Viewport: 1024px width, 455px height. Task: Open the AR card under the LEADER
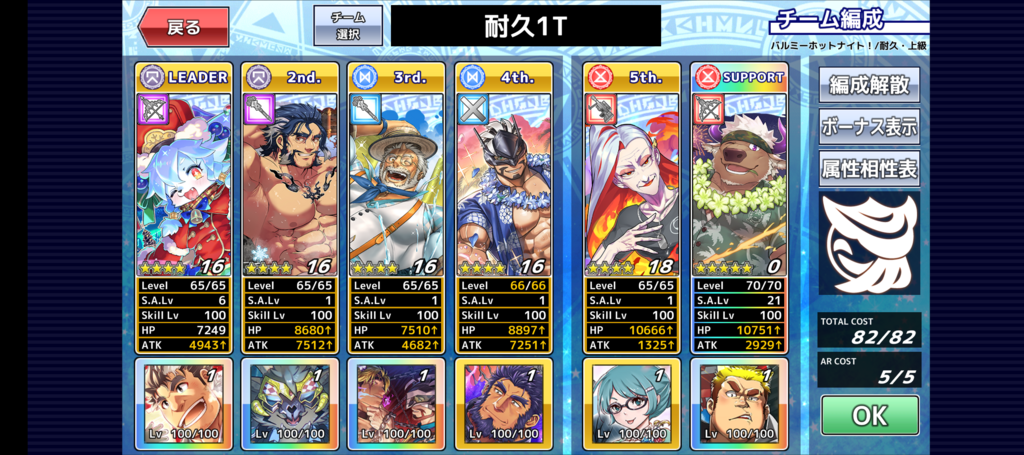pos(184,404)
